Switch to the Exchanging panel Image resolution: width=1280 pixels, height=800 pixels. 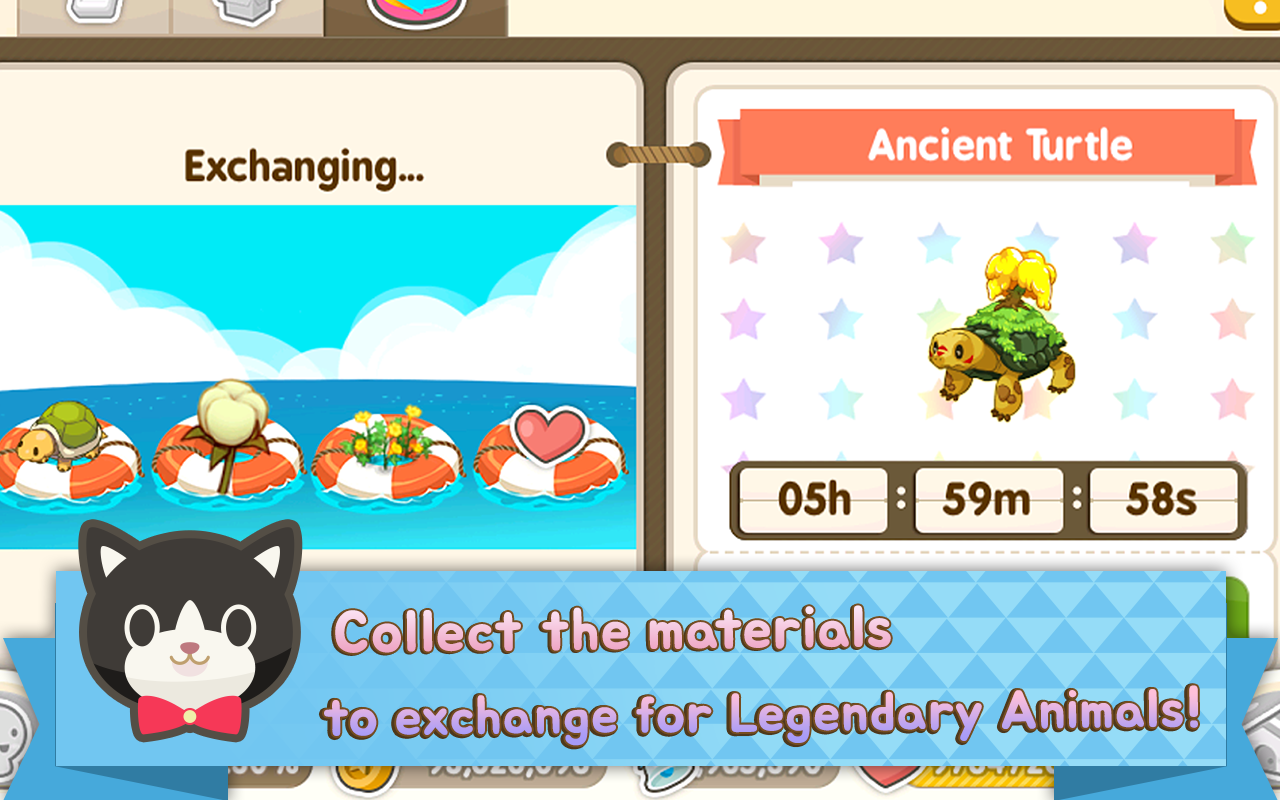coord(303,165)
